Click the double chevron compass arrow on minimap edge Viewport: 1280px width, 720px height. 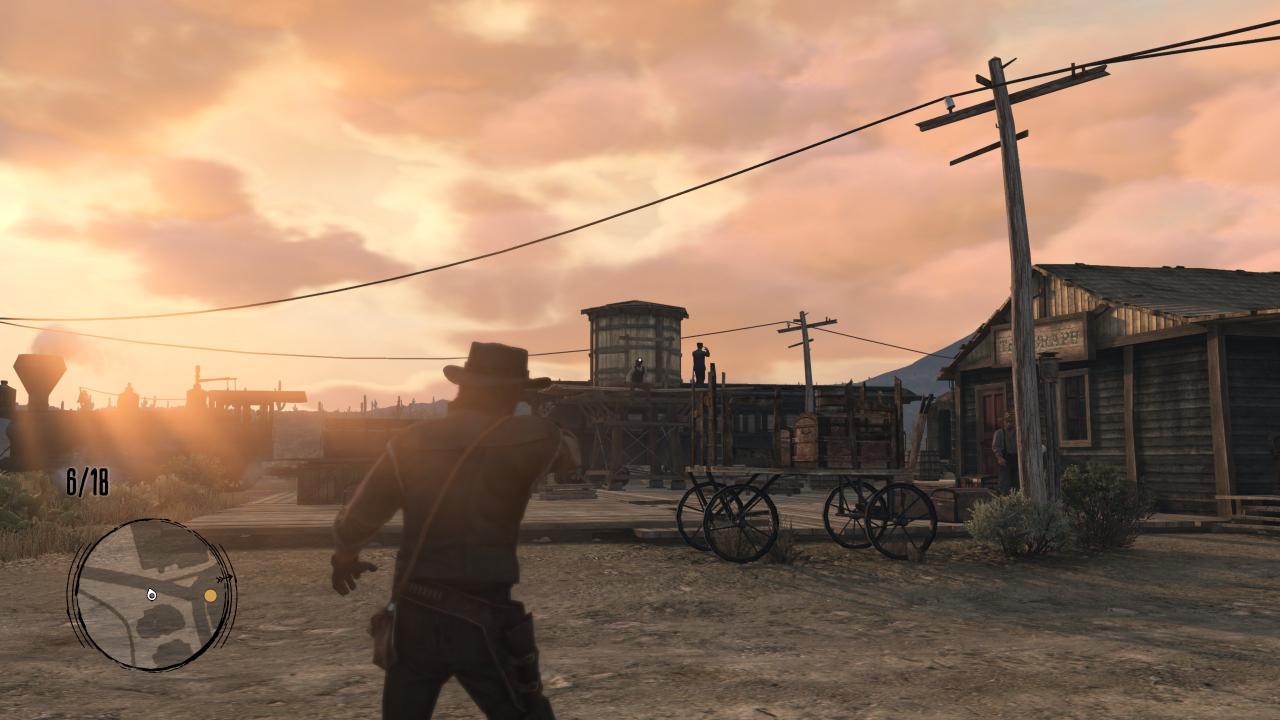[x=224, y=579]
